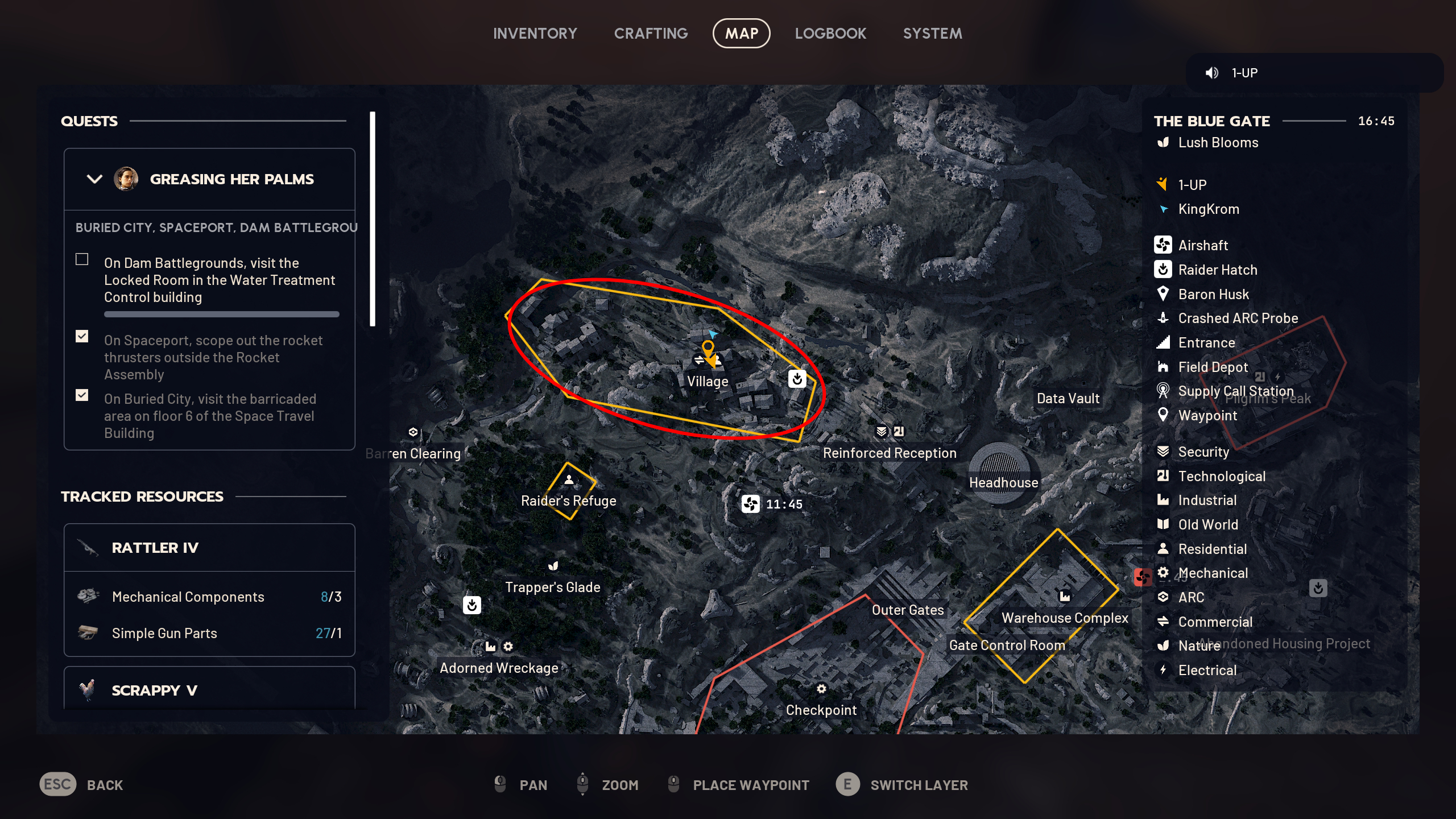This screenshot has height=819, width=1456.
Task: Uncheck the Spaceport rocket thrusters objective
Action: pyautogui.click(x=81, y=337)
